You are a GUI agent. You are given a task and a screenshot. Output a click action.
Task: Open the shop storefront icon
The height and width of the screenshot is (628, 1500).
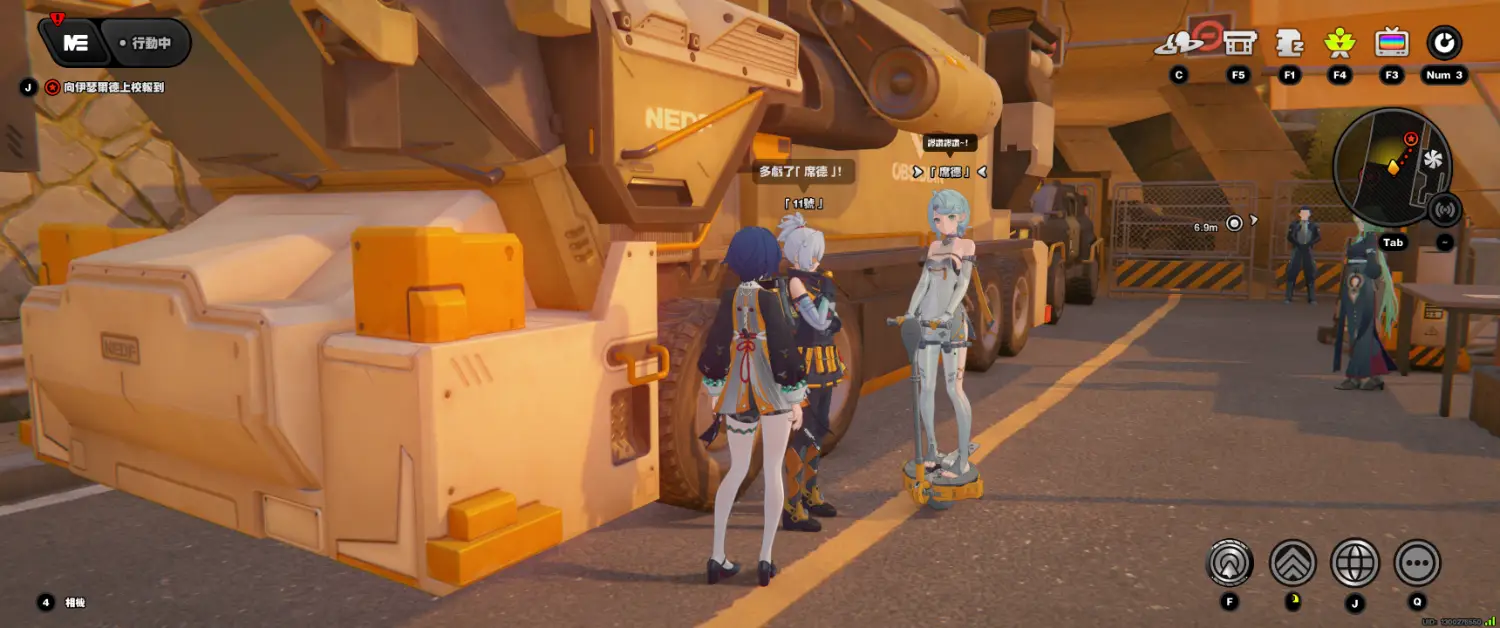tap(1239, 43)
